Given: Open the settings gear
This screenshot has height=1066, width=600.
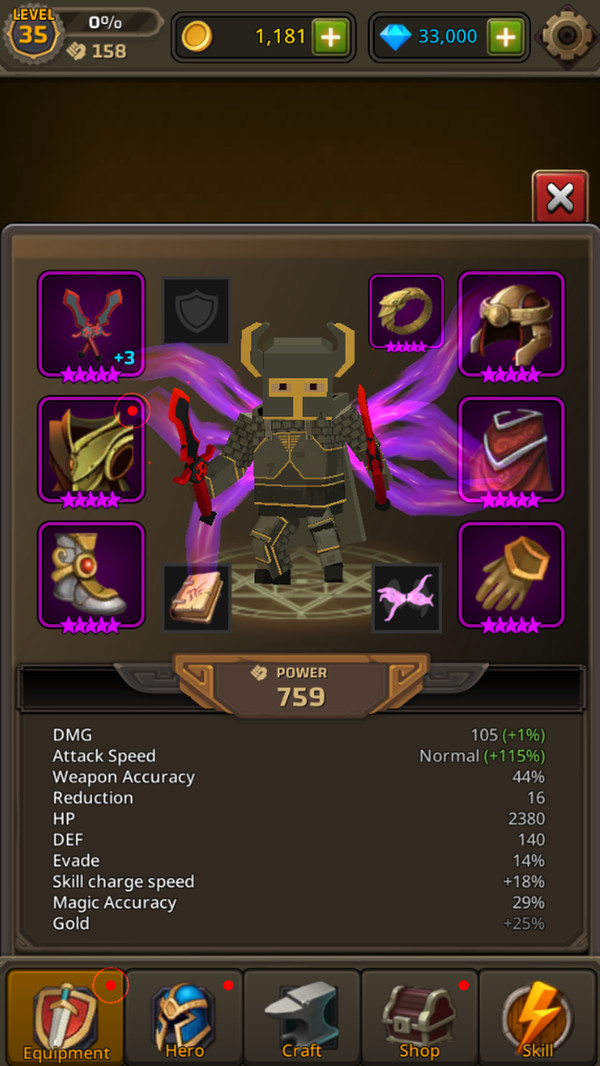Looking at the screenshot, I should point(568,37).
